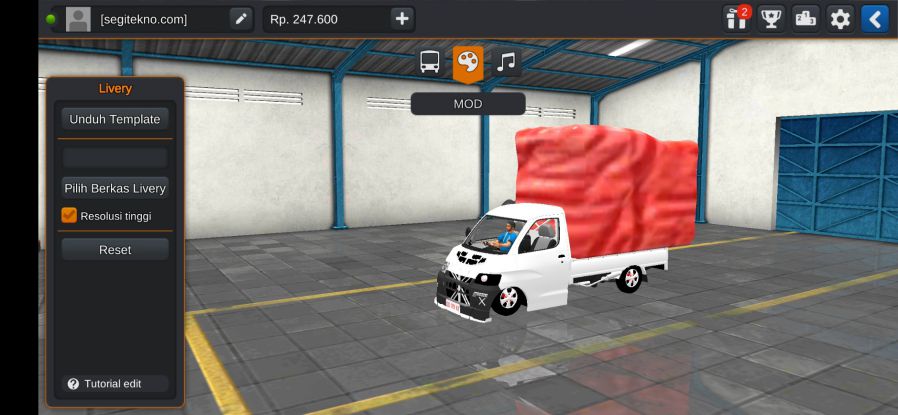This screenshot has width=898, height=415.
Task: Click the MOD button
Action: tap(467, 104)
